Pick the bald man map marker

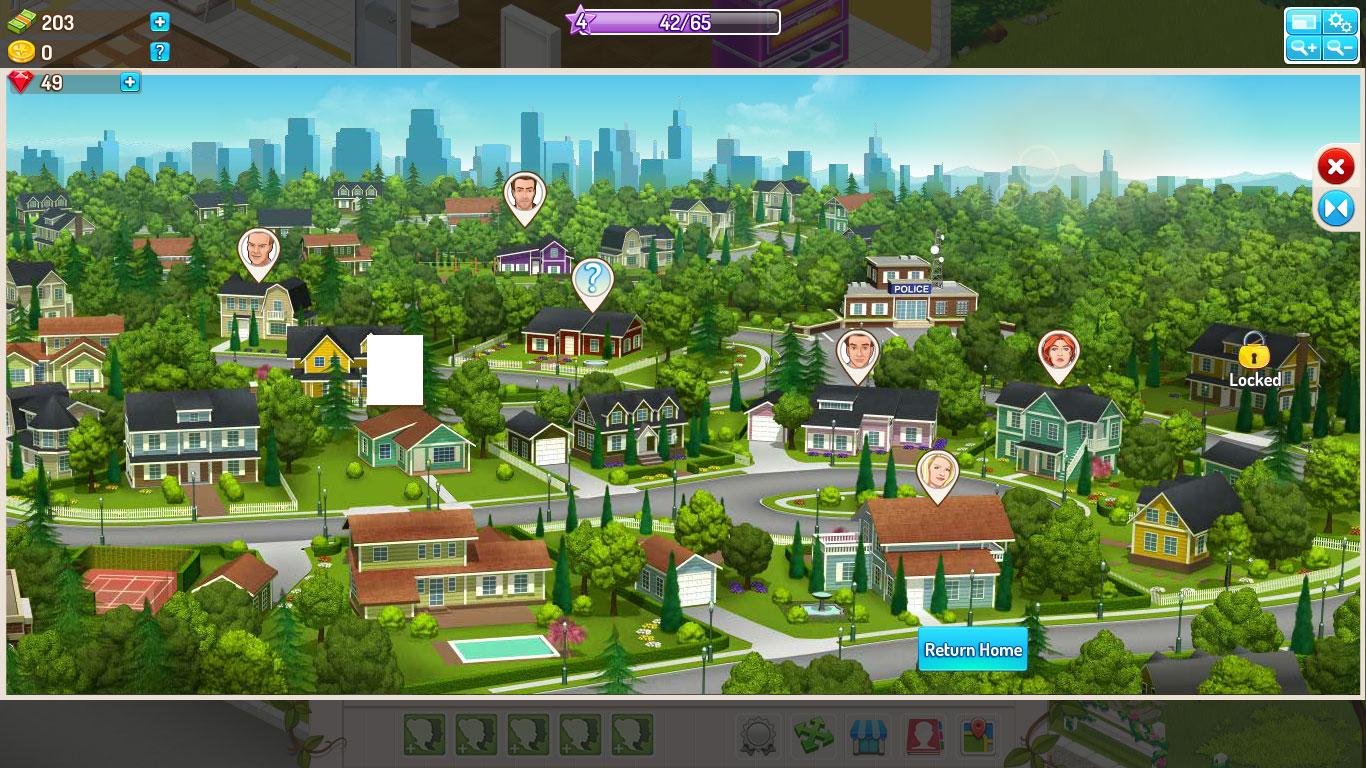[258, 250]
